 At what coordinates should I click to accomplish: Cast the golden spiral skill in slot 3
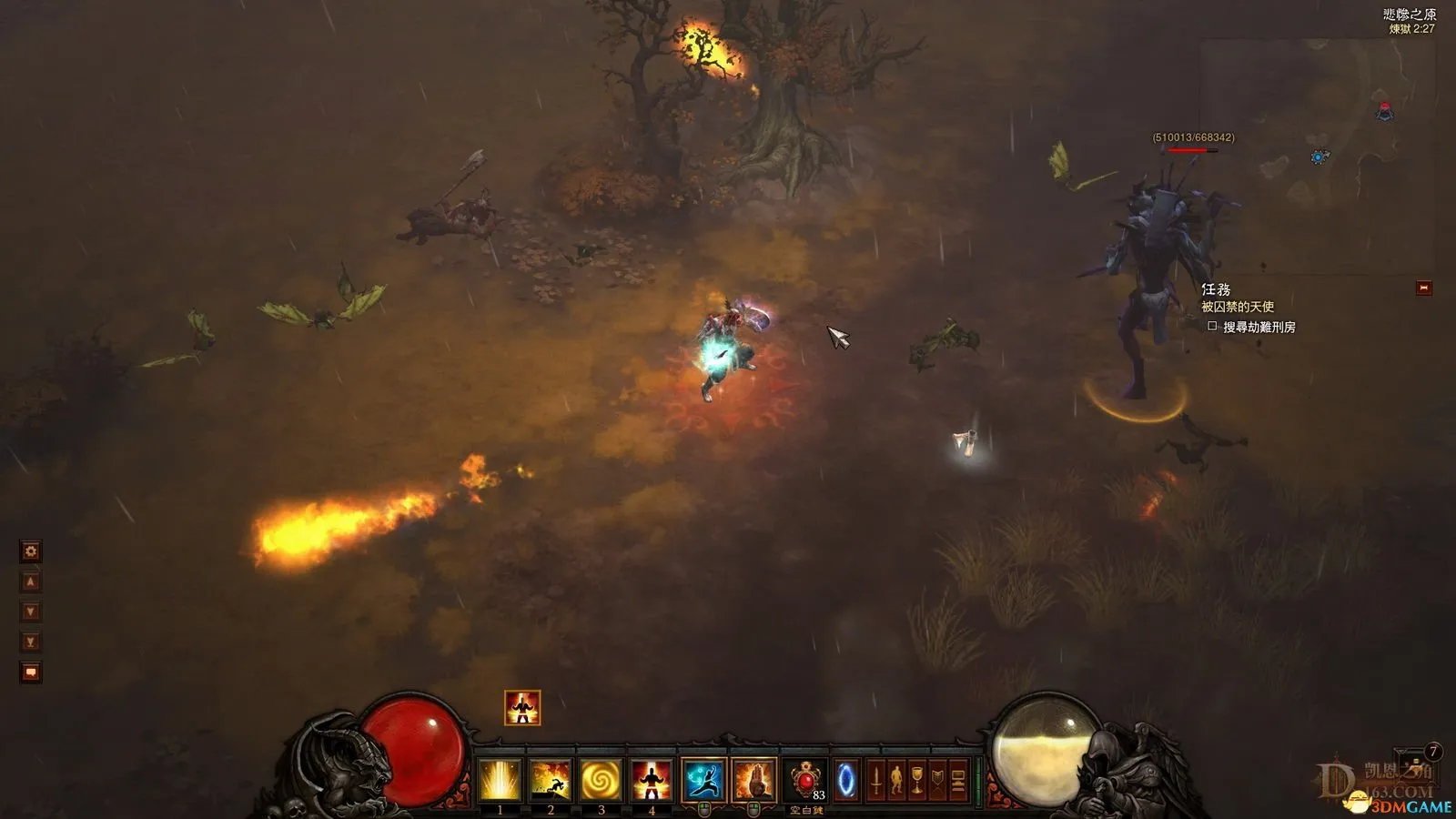(x=601, y=781)
